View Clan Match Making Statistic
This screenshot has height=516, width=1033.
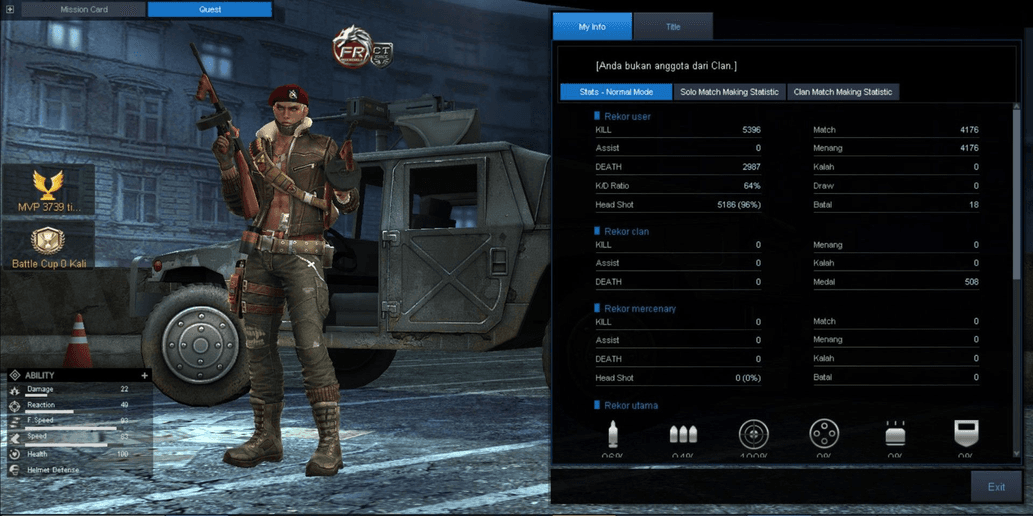pyautogui.click(x=842, y=92)
